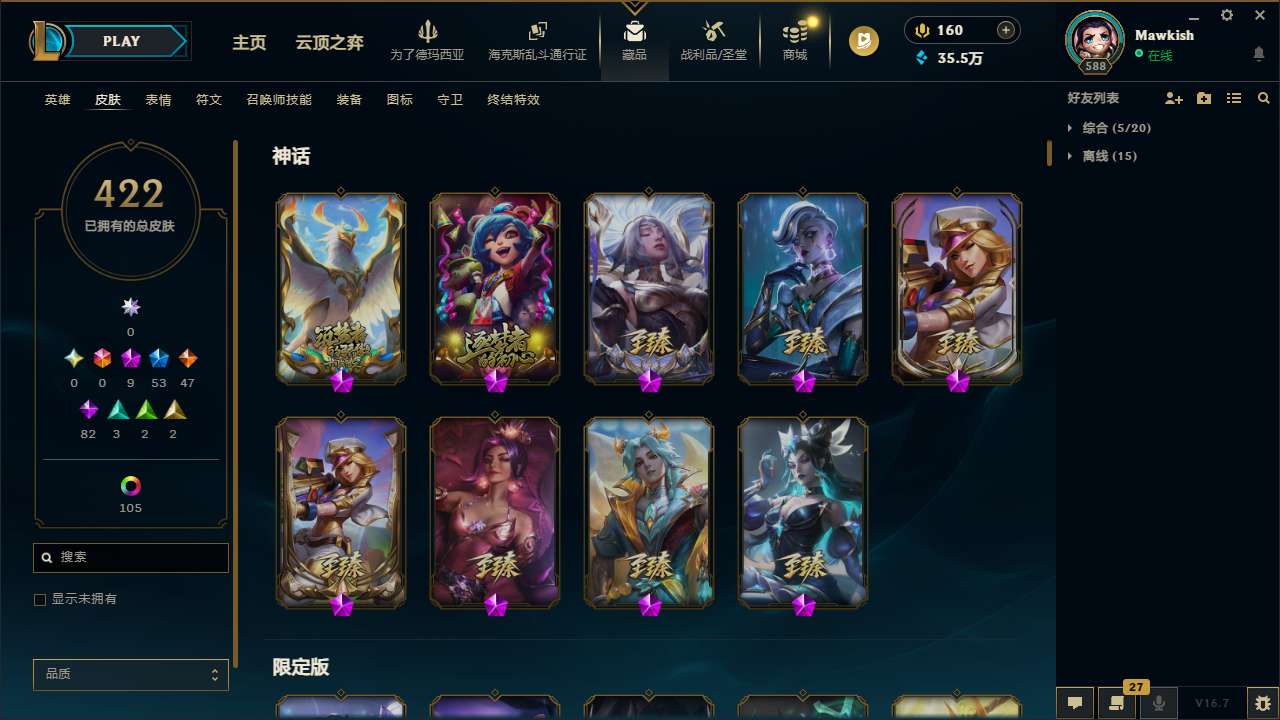Toggle the microphone icon in bottom bar

pyautogui.click(x=1159, y=703)
